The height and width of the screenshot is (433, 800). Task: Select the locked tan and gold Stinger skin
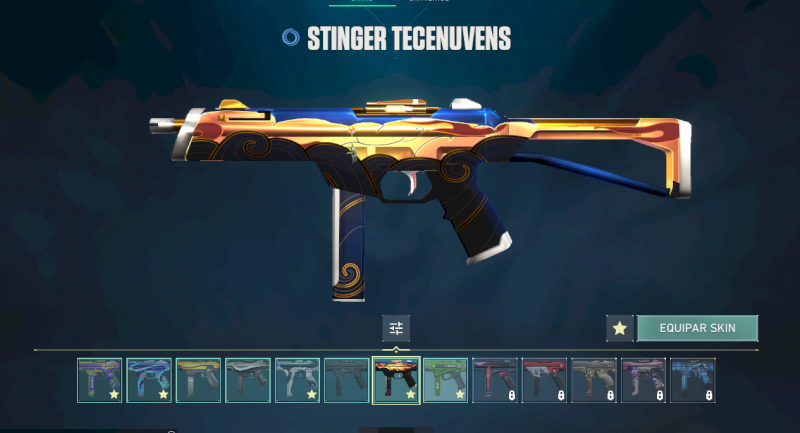594,381
